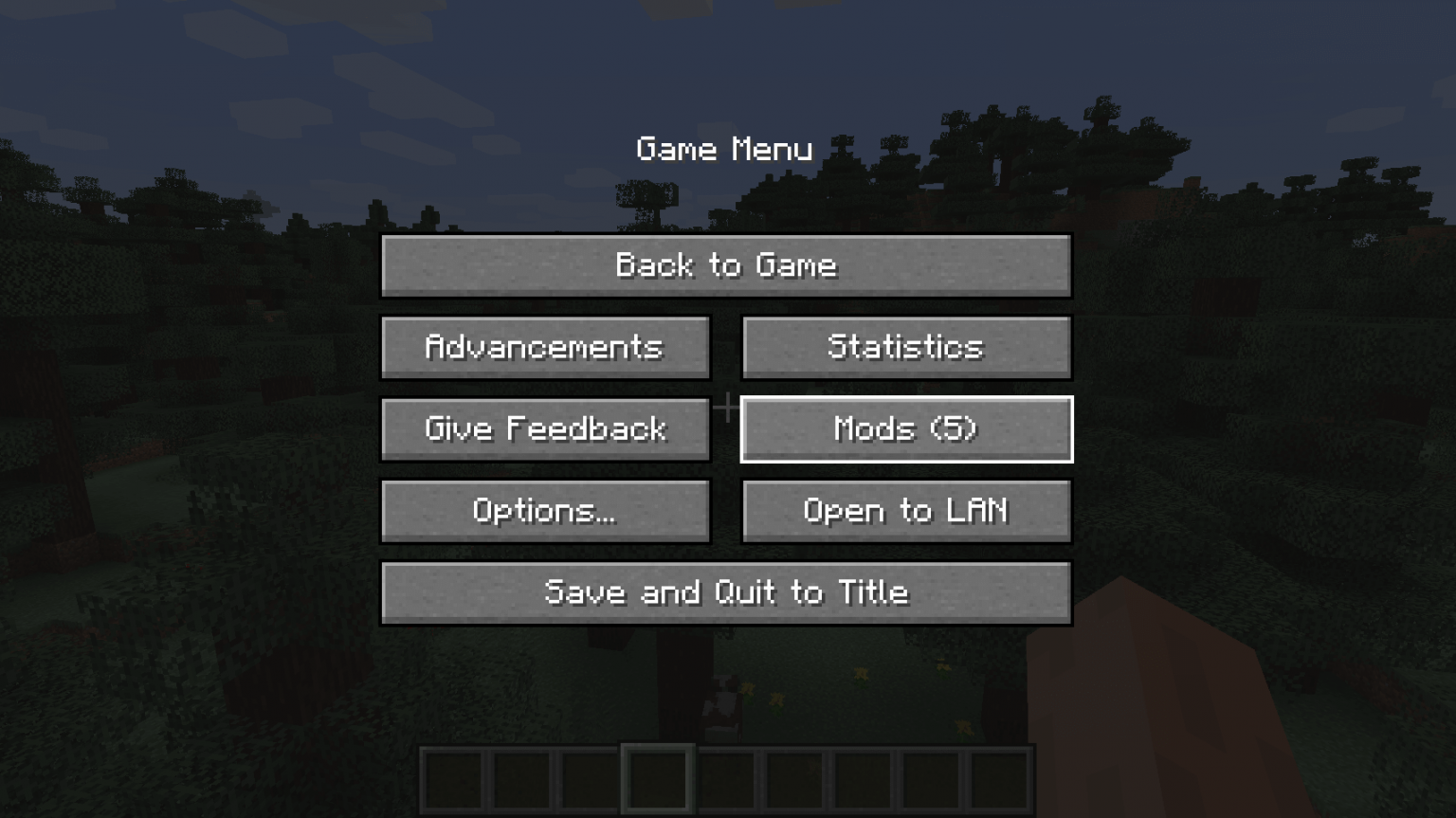
Task: View your game Statistics
Action: pos(905,348)
